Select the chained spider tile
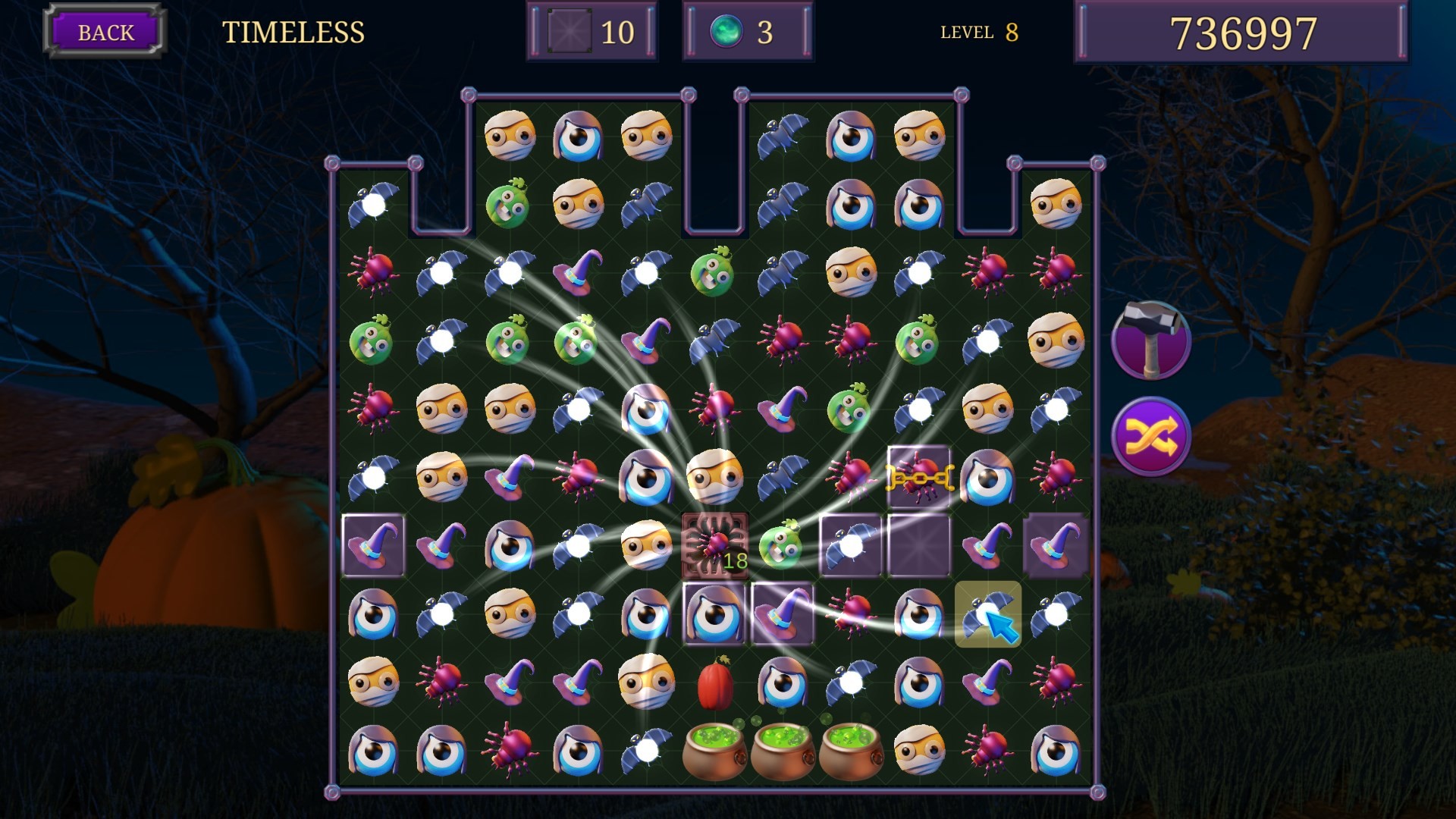This screenshot has width=1456, height=819. [918, 478]
